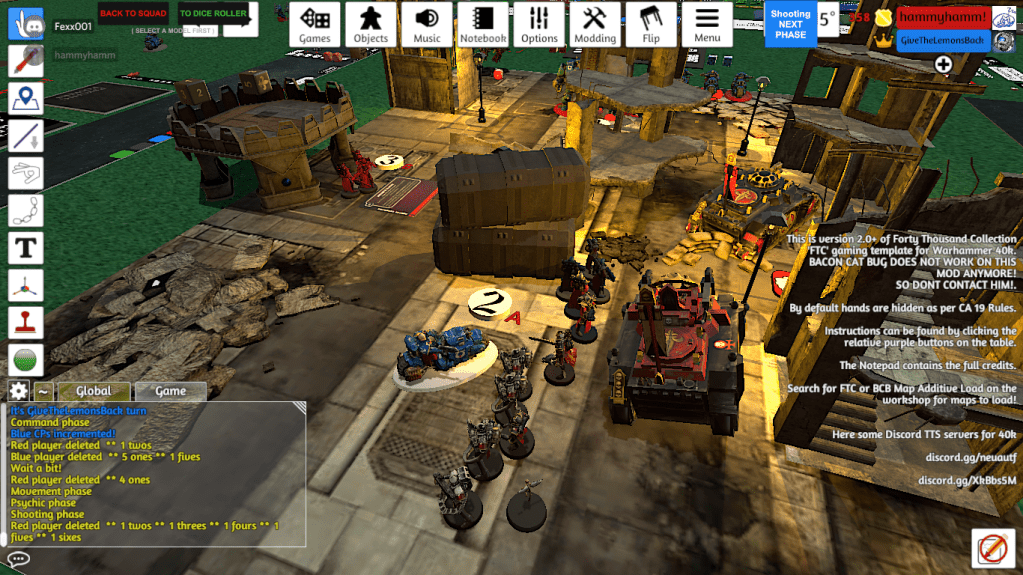Open the Music player
The height and width of the screenshot is (575, 1023).
[427, 24]
